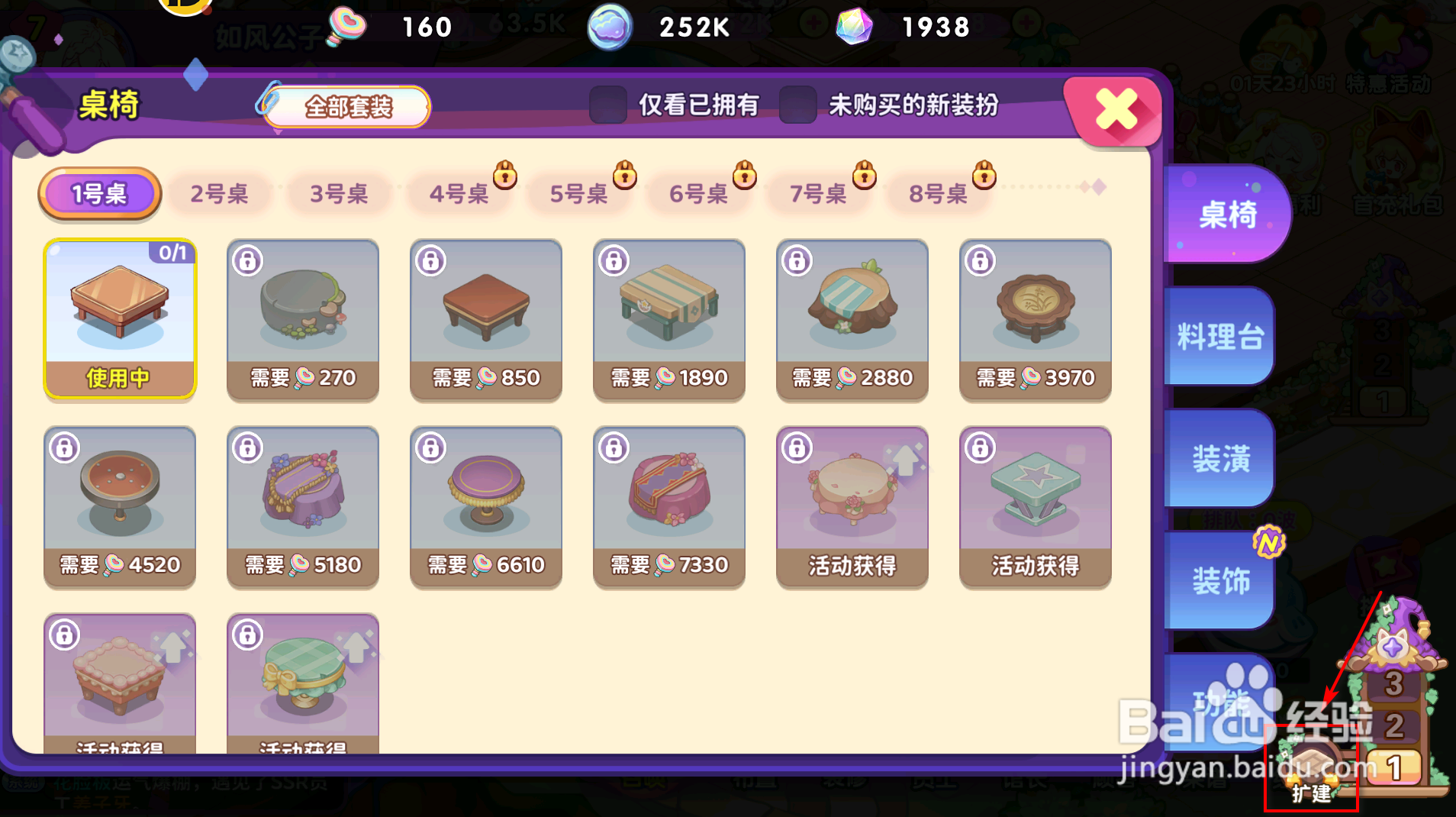
Task: Select the purple star table marked 活动获得
Action: (1035, 507)
